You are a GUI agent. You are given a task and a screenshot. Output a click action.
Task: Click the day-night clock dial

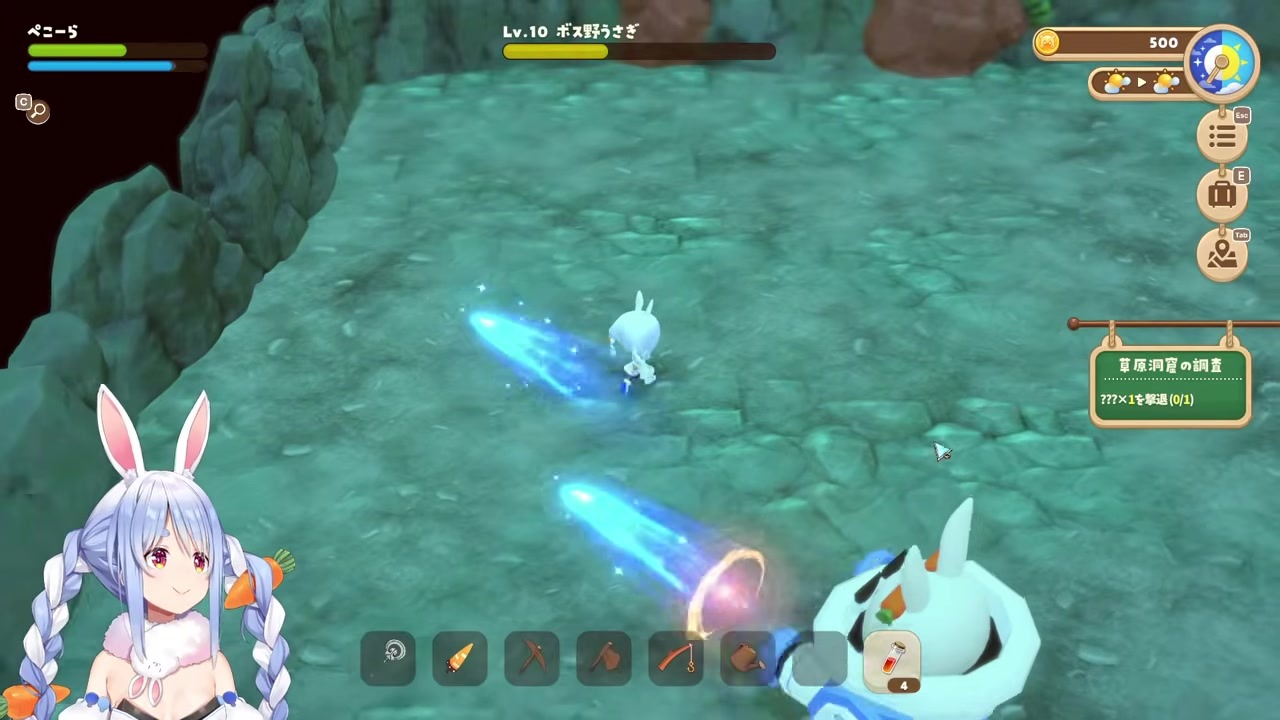(x=1221, y=62)
